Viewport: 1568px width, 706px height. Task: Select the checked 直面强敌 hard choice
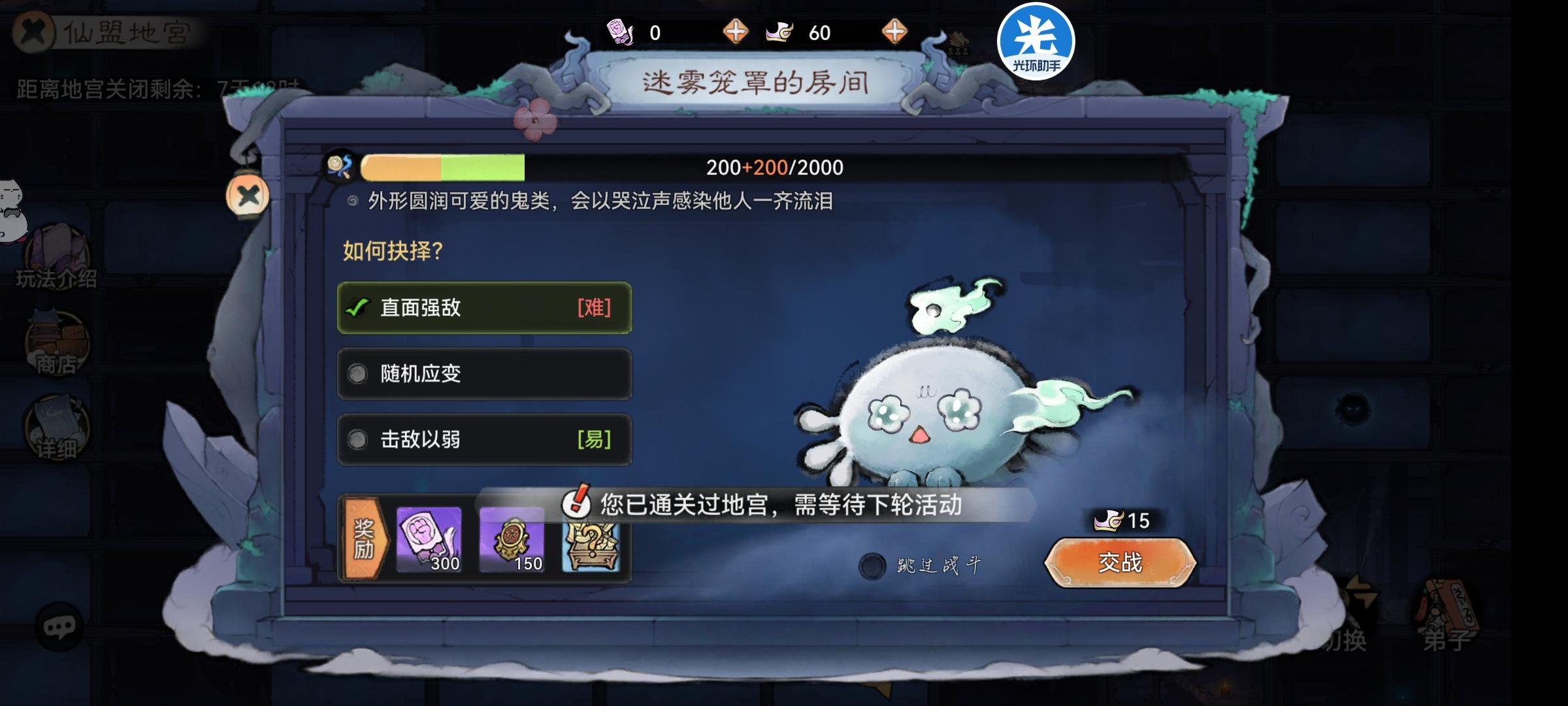click(x=483, y=309)
